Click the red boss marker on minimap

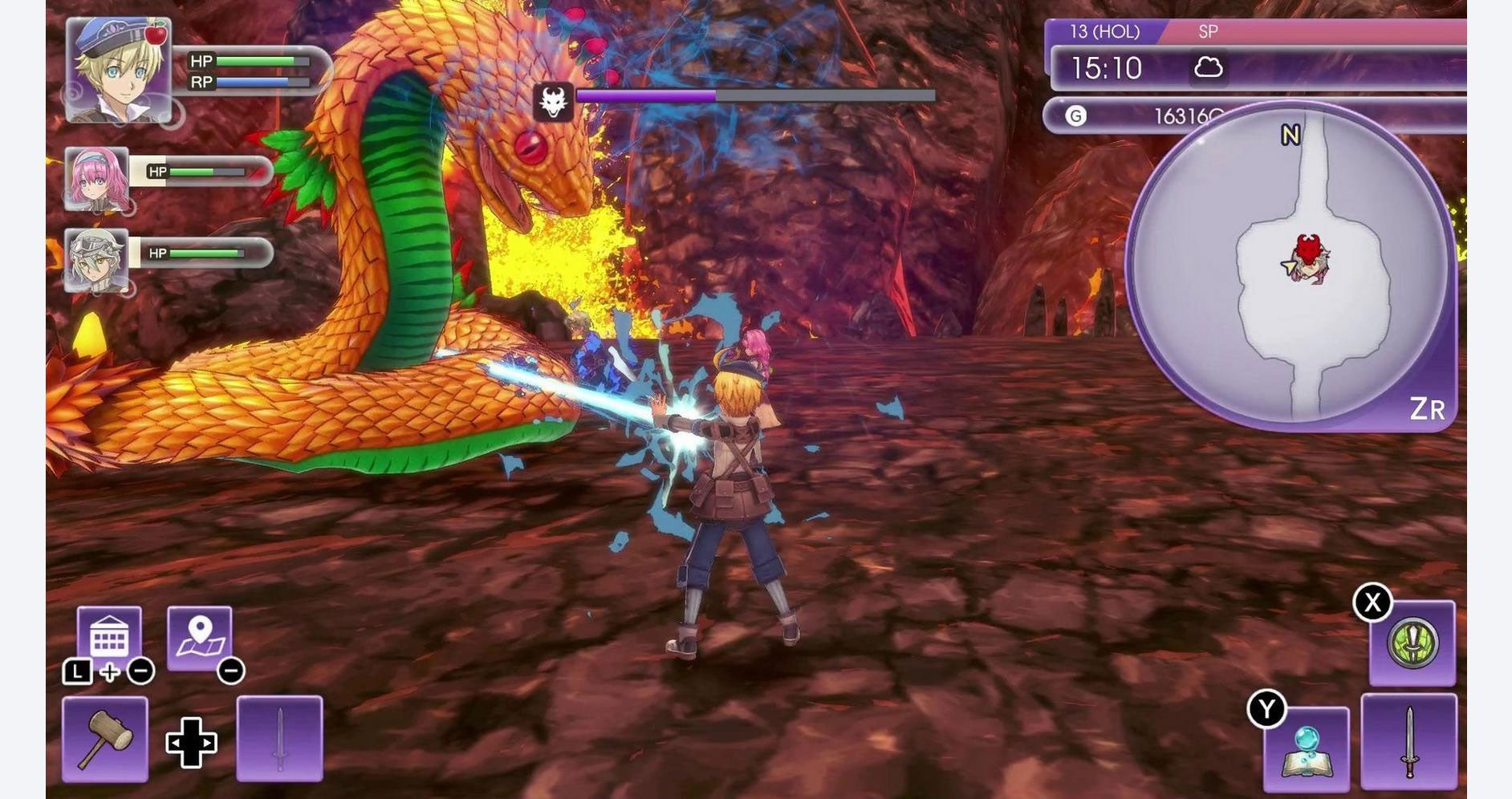[1308, 249]
